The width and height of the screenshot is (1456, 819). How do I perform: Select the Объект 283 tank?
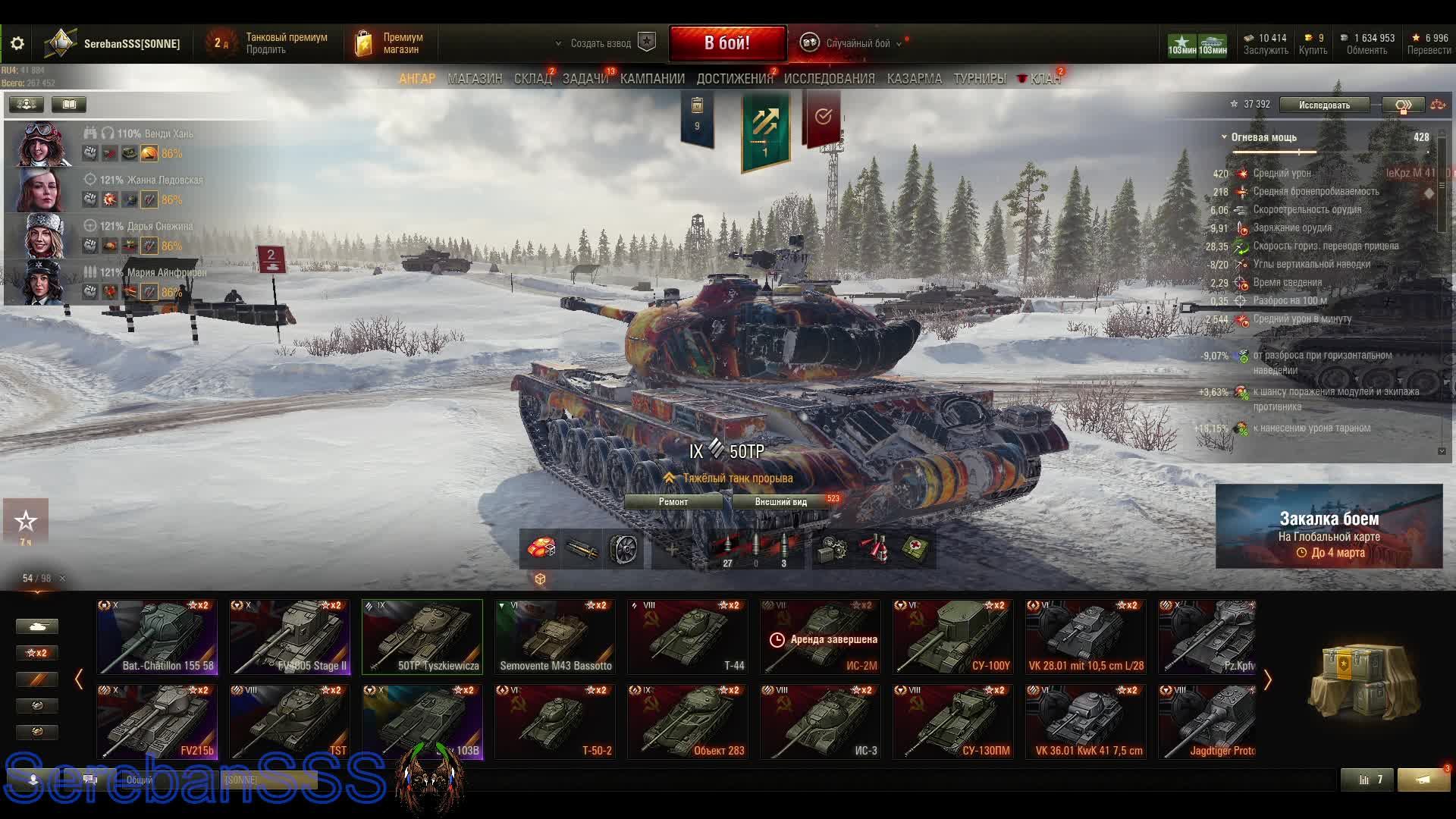point(688,722)
